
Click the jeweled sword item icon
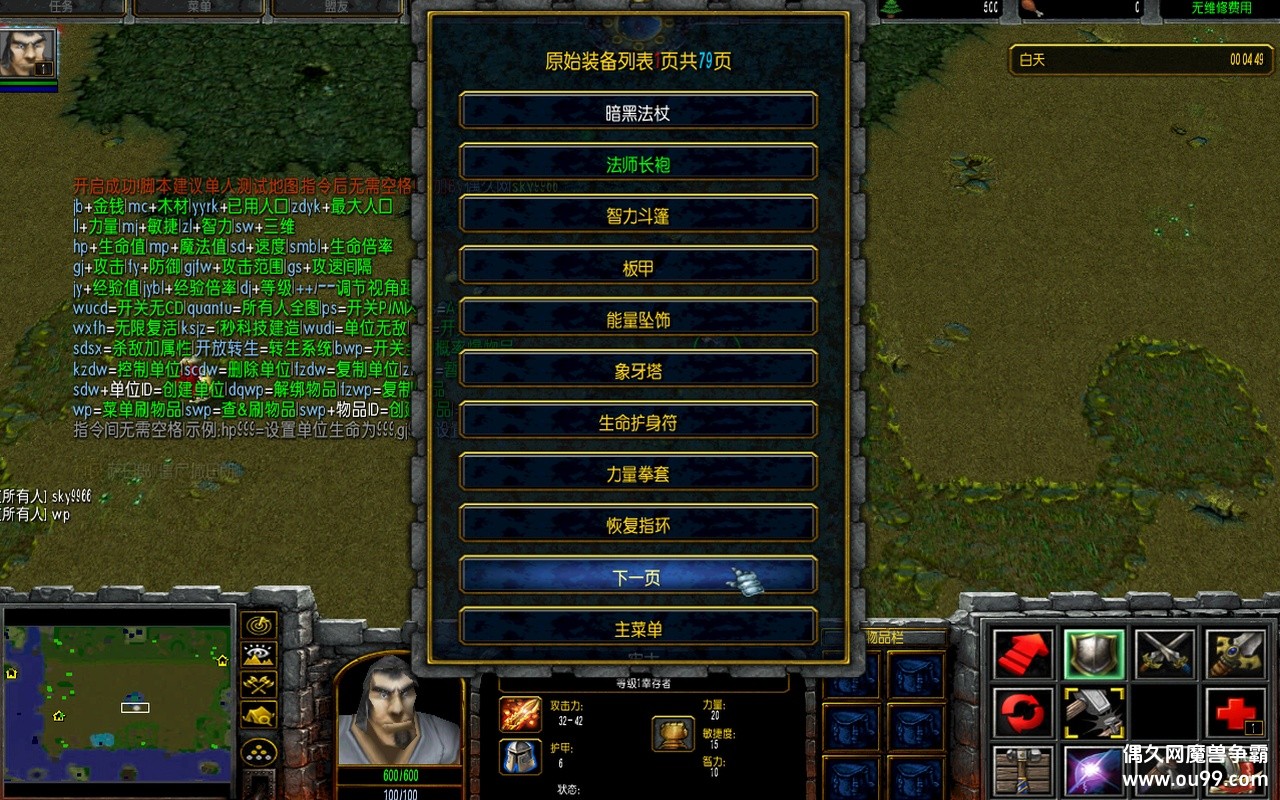(1235, 653)
